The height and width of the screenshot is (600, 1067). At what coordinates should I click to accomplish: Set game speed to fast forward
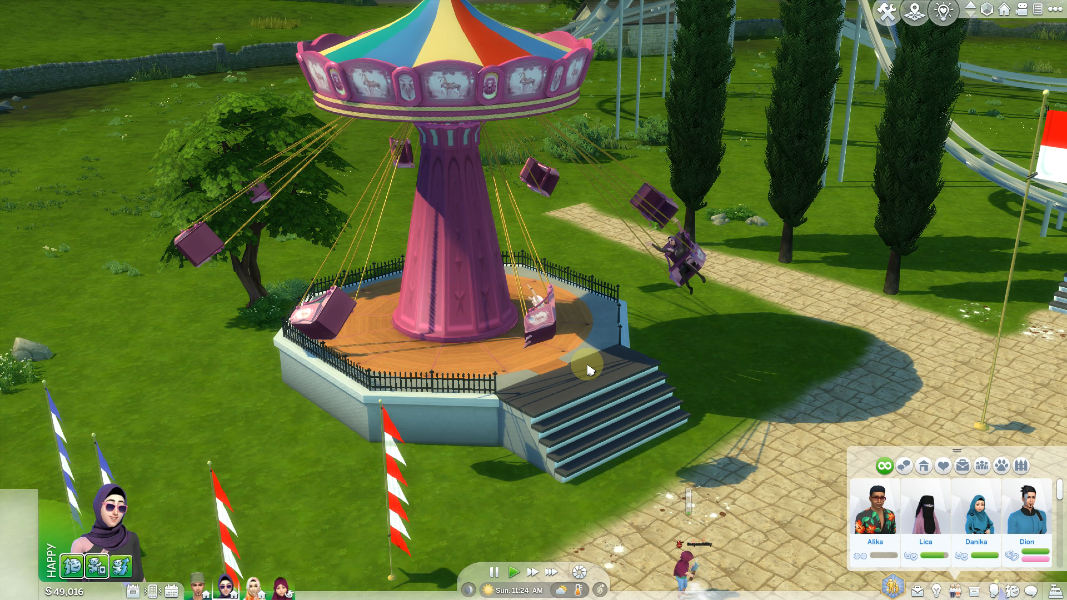pyautogui.click(x=531, y=572)
